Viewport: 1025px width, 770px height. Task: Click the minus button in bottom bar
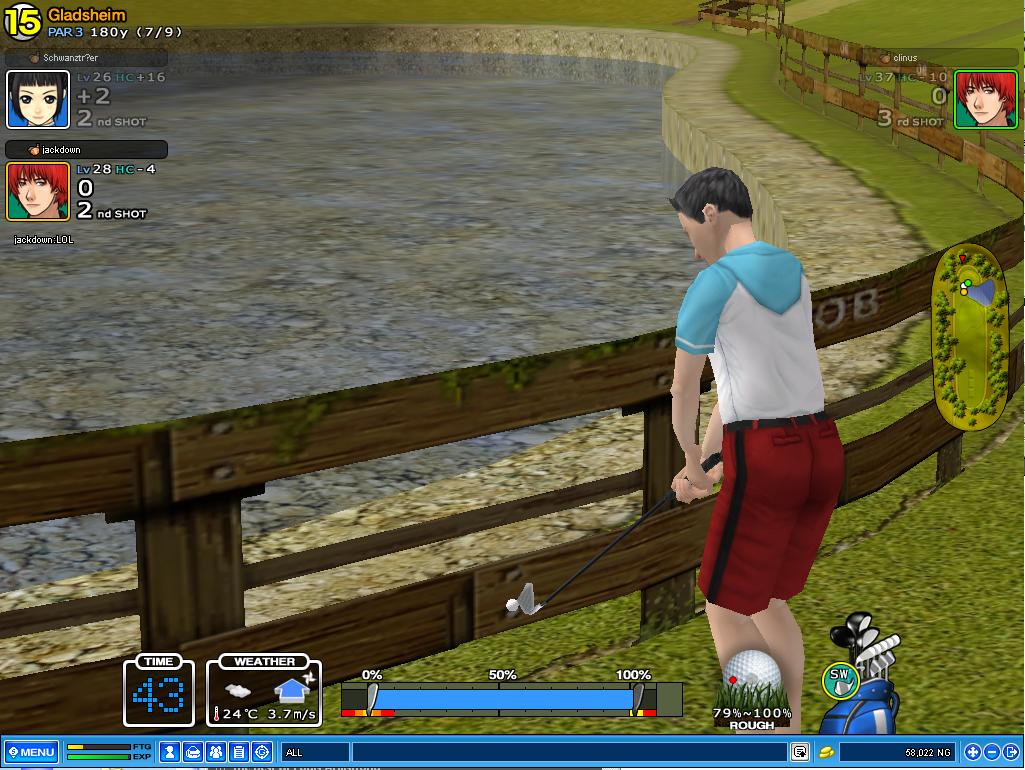tap(992, 752)
